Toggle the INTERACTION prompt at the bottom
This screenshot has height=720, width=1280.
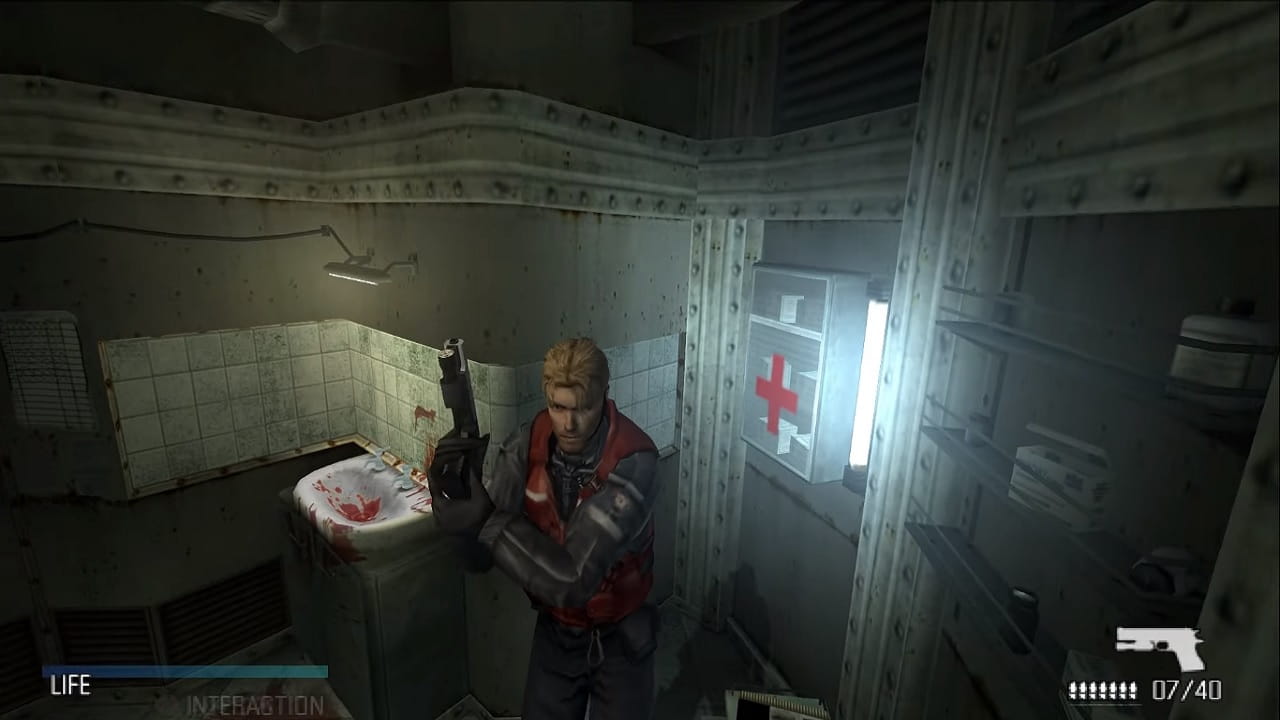255,705
